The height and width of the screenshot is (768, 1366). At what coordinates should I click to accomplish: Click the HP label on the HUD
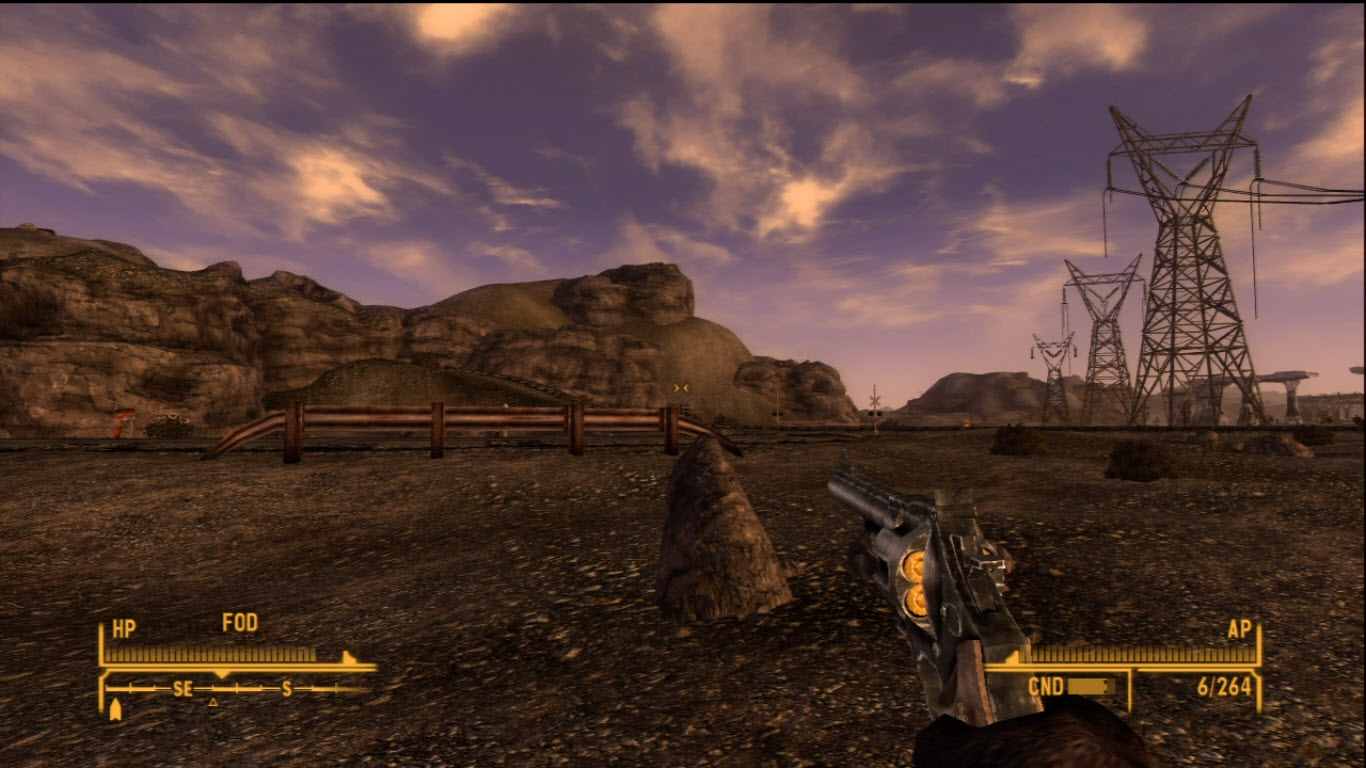124,626
